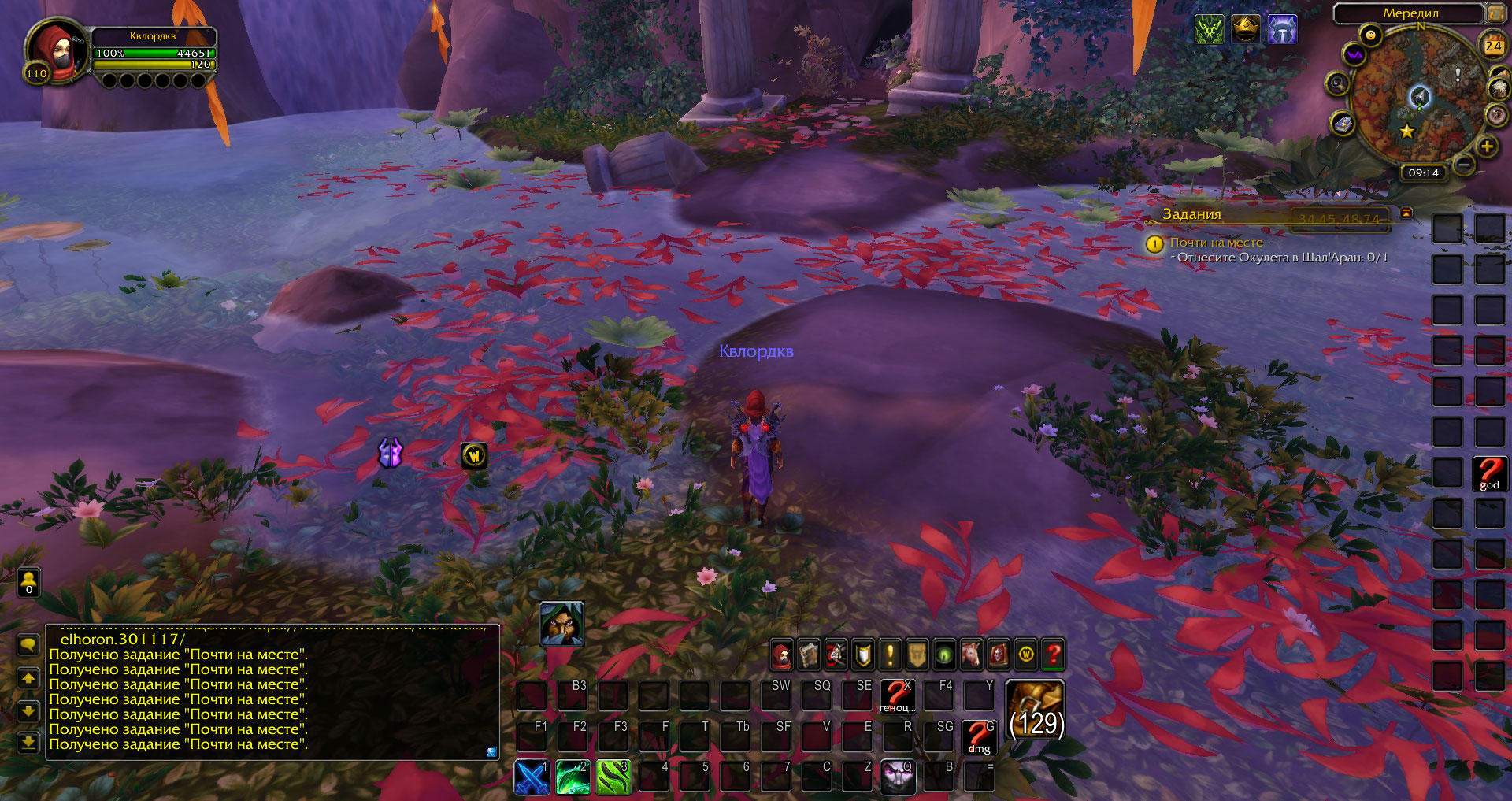Select the quest 'Почти на месте' in tracker
Viewport: 1512px width, 801px height.
click(x=1216, y=243)
